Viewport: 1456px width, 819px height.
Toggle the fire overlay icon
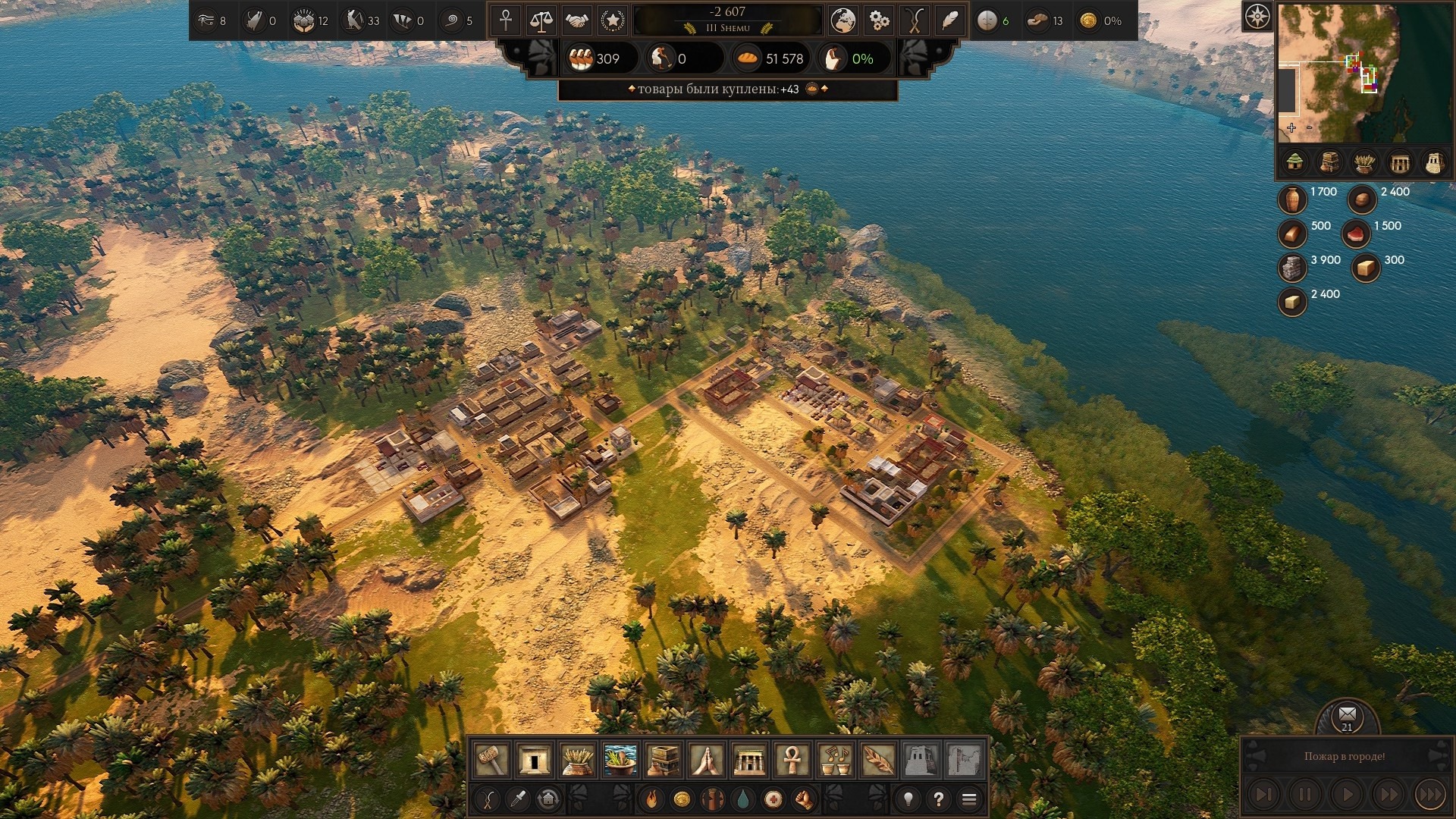(x=651, y=799)
